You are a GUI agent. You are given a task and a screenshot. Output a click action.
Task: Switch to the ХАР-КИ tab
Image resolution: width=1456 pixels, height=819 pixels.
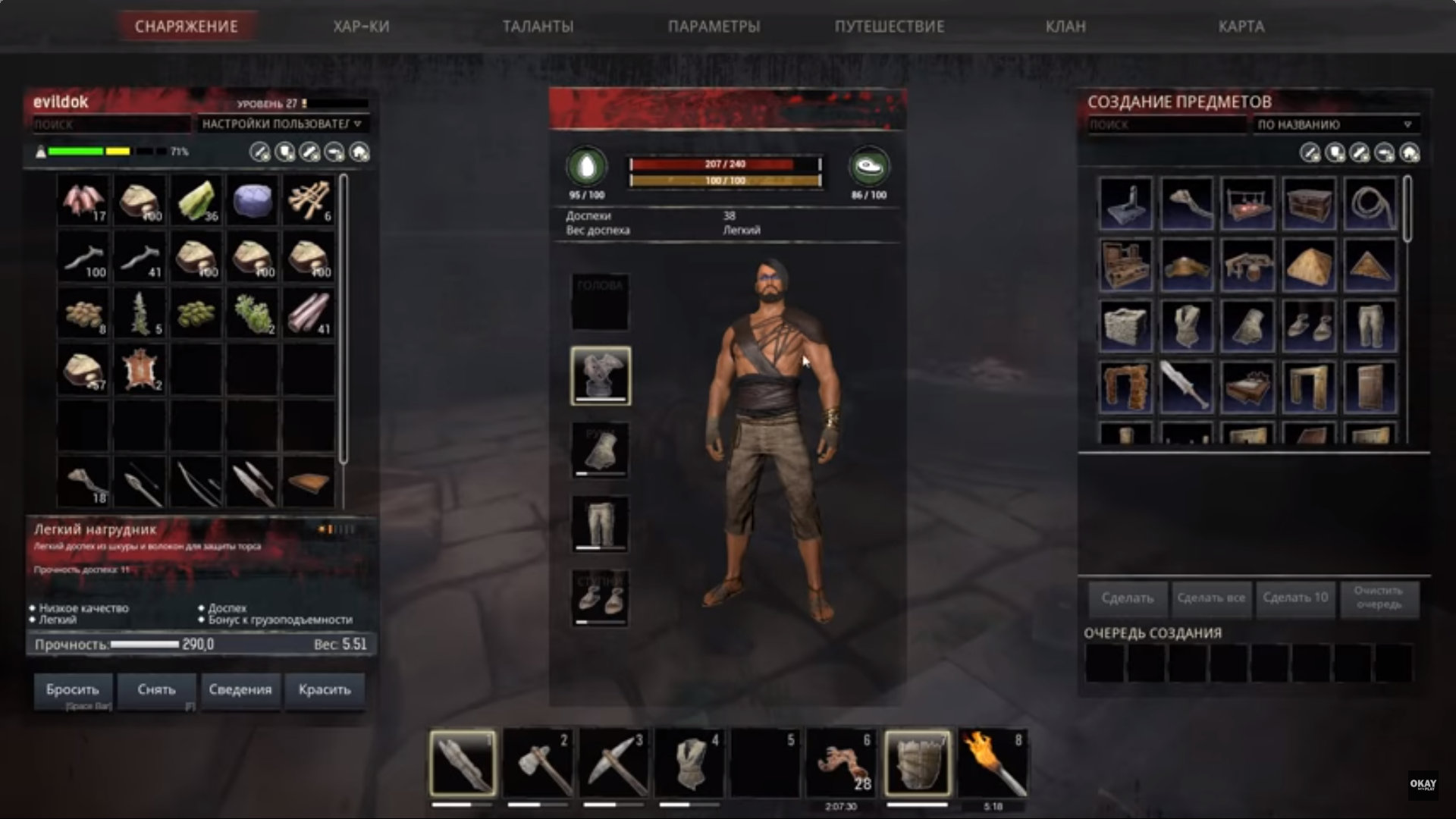(361, 27)
